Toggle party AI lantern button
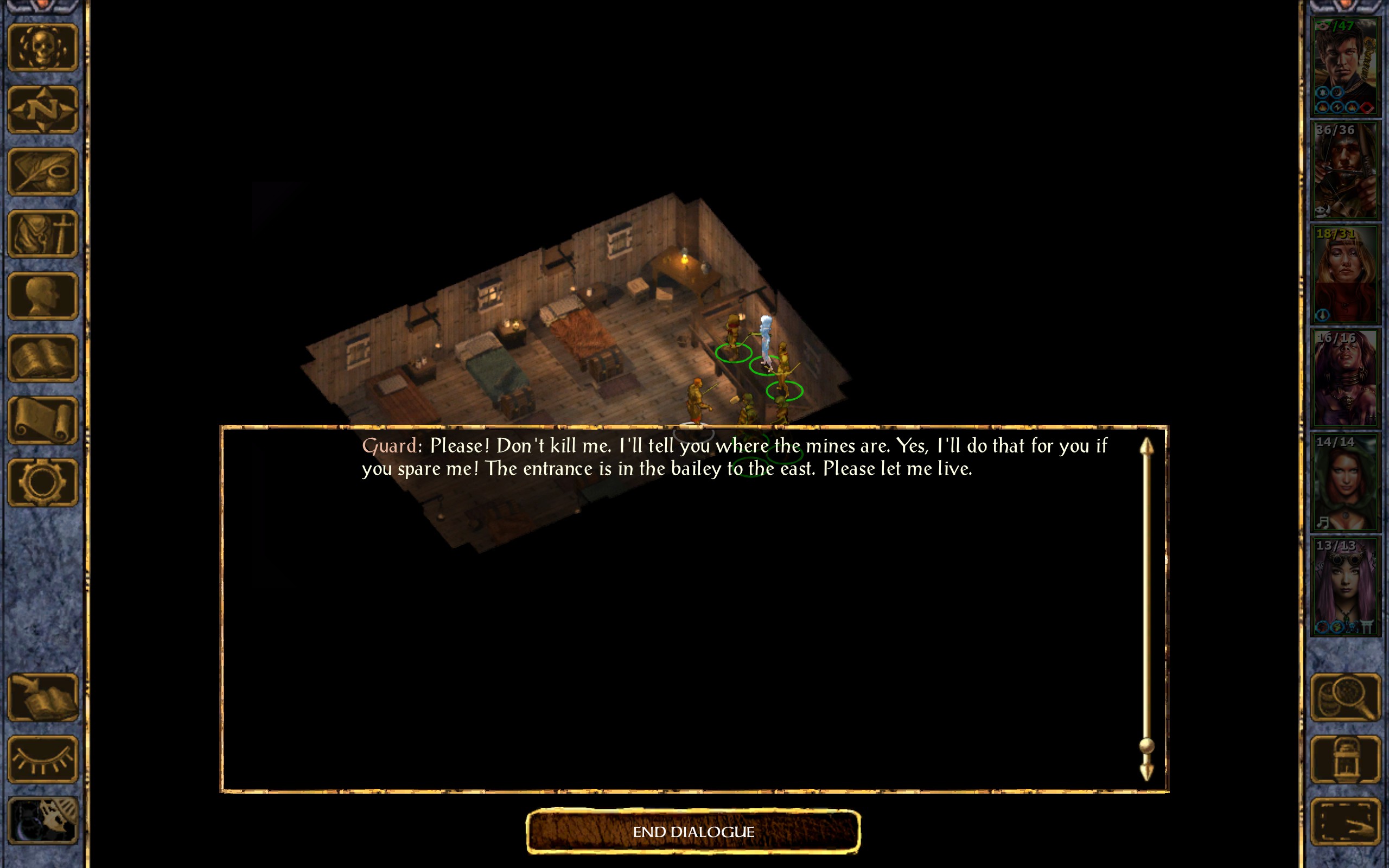 (x=1345, y=759)
